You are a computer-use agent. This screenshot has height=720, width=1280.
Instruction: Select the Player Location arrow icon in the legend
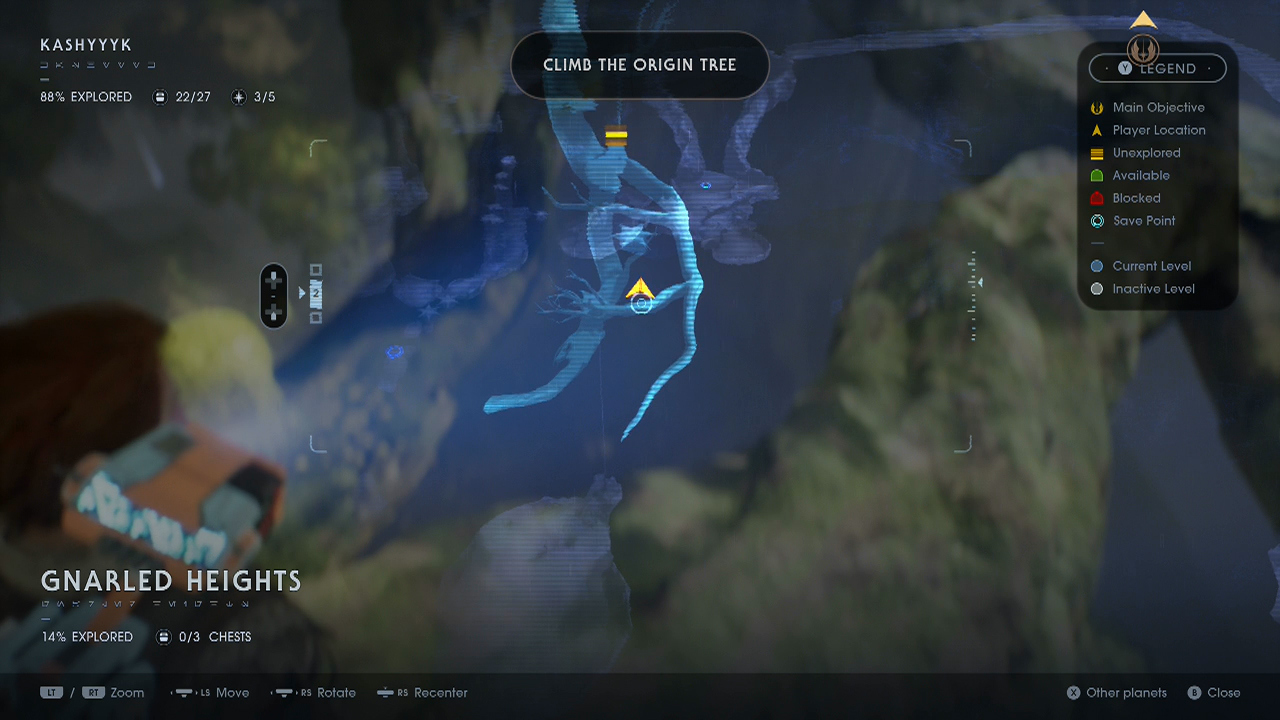click(x=1096, y=130)
